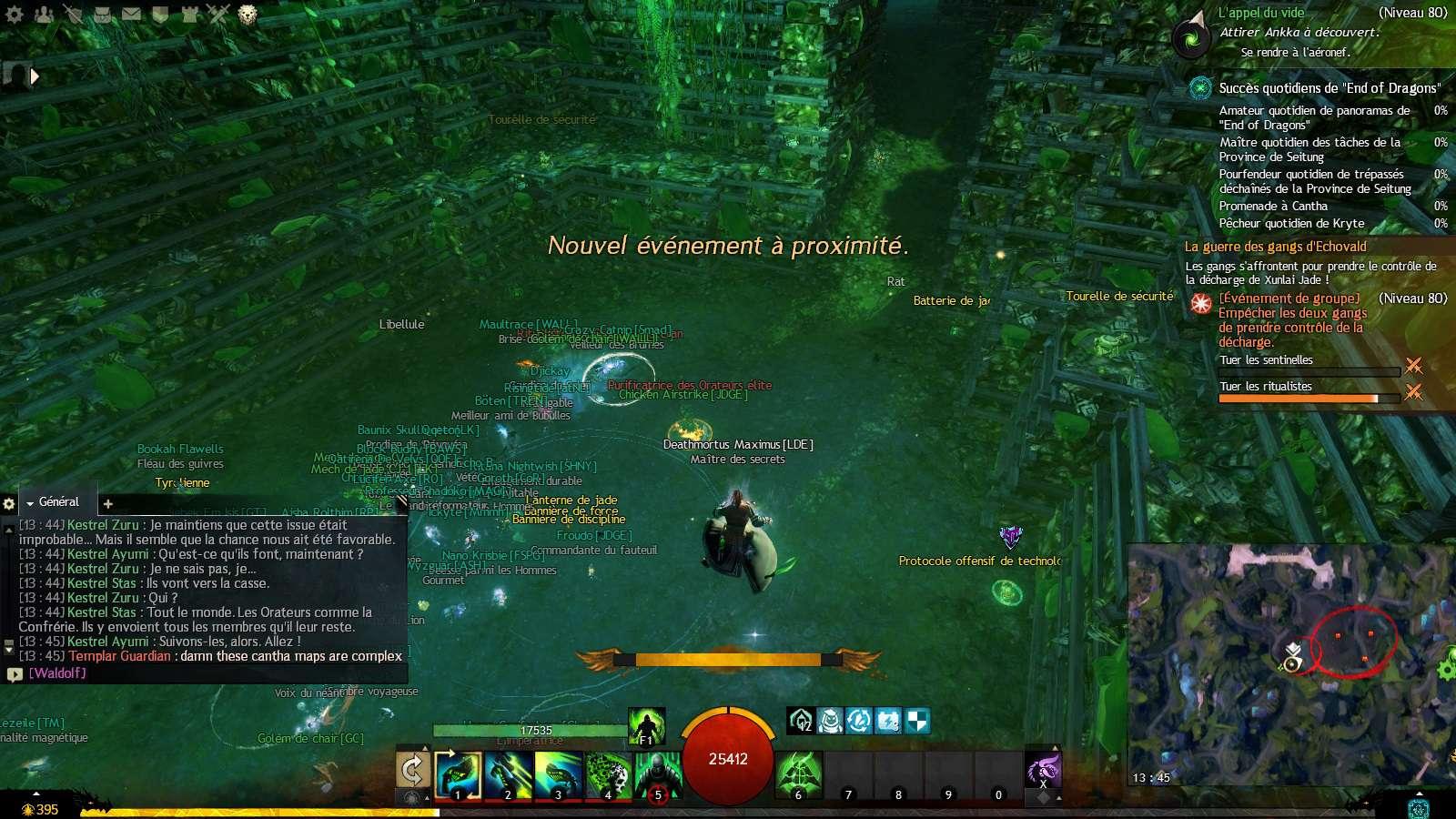Activate the F1 profession skill

point(646,726)
